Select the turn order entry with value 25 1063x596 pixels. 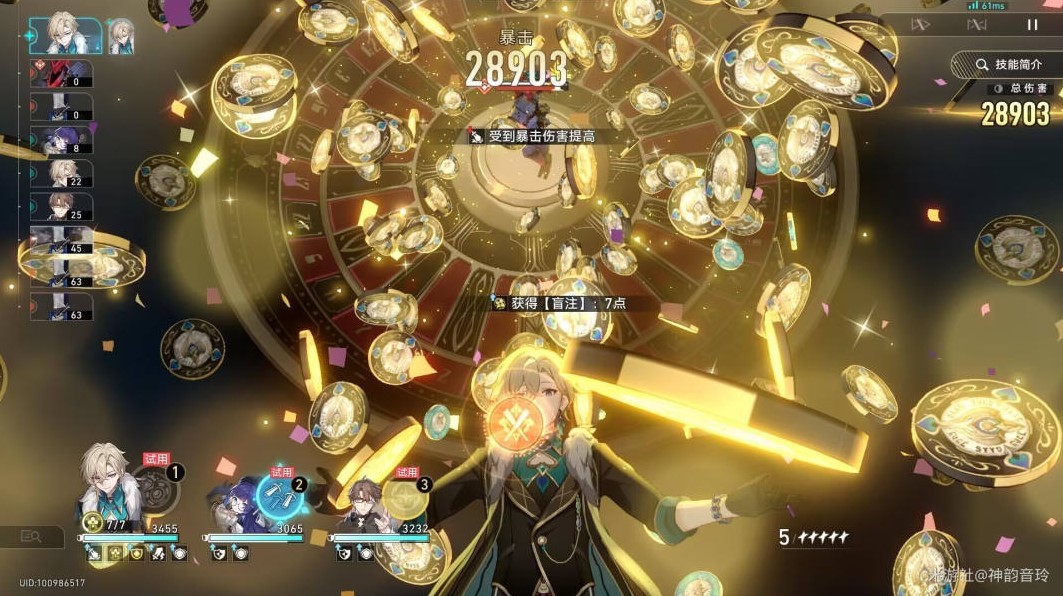coord(60,207)
